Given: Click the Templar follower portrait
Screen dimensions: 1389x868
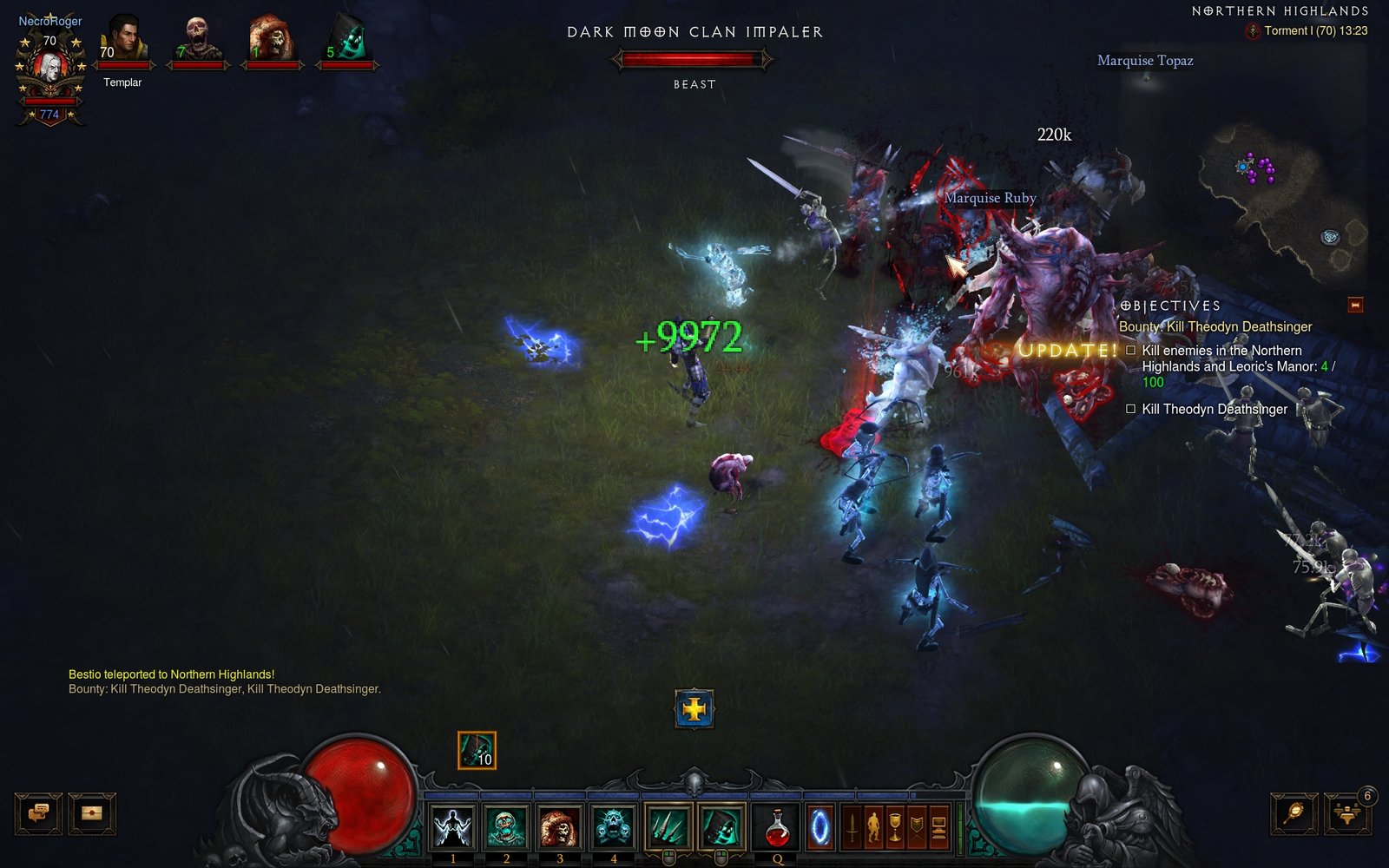Looking at the screenshot, I should (x=122, y=43).
